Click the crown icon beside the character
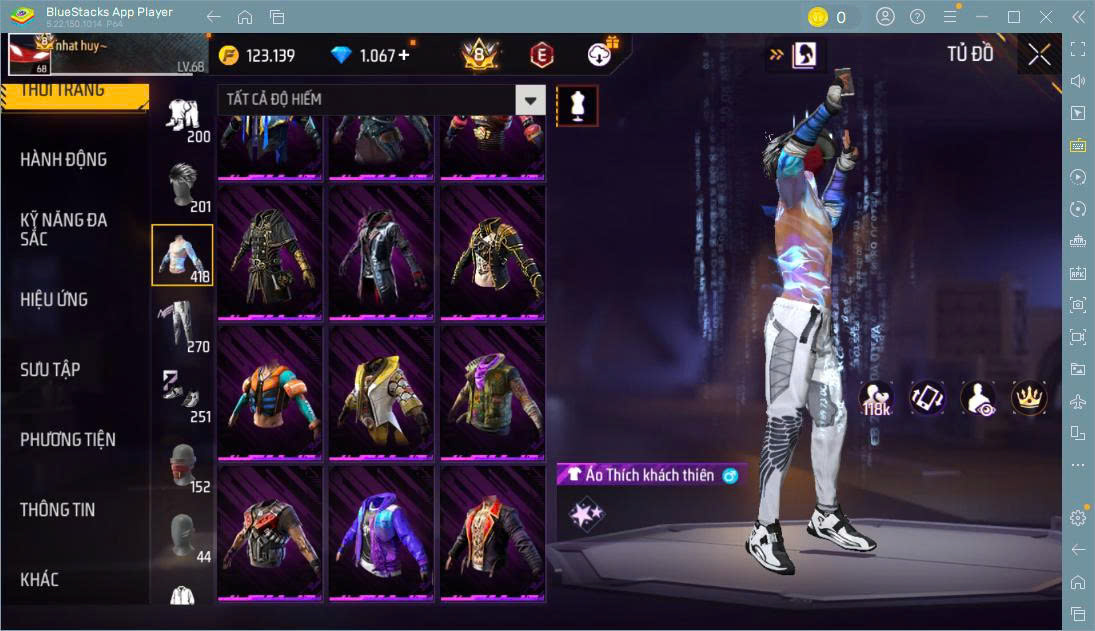The height and width of the screenshot is (631, 1095). click(1028, 398)
